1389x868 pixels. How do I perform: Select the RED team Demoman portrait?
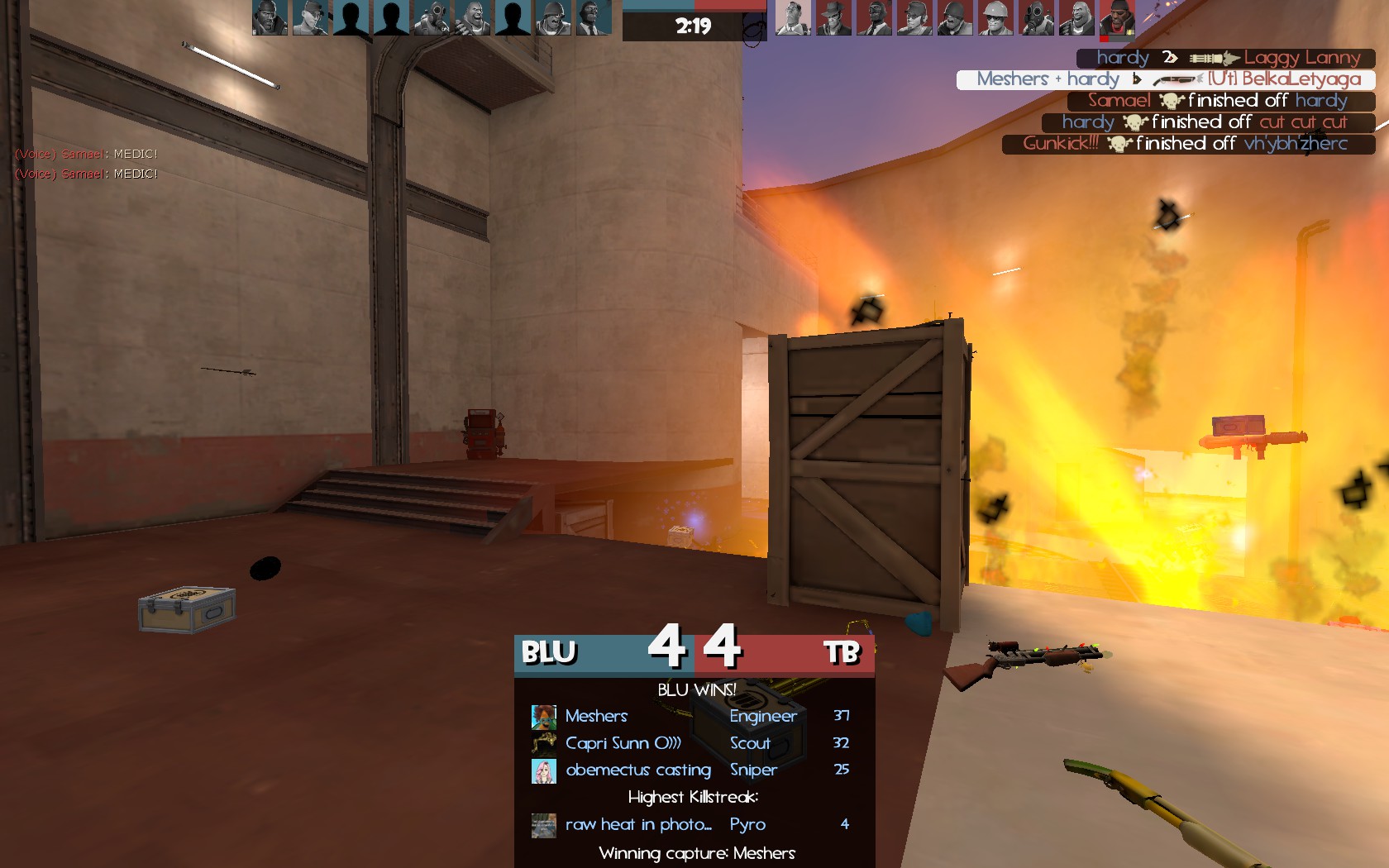[x=1116, y=17]
